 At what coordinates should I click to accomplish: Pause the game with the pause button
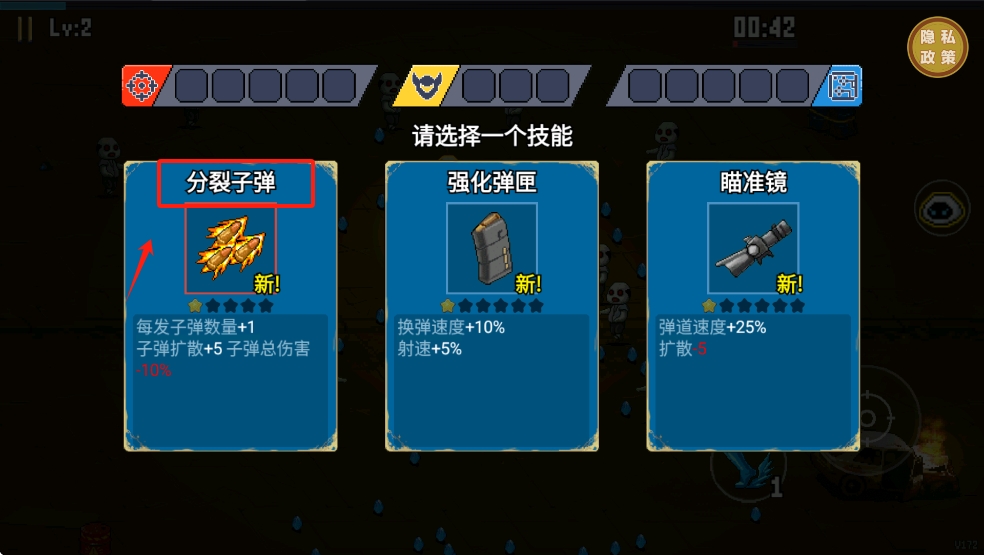click(x=25, y=28)
